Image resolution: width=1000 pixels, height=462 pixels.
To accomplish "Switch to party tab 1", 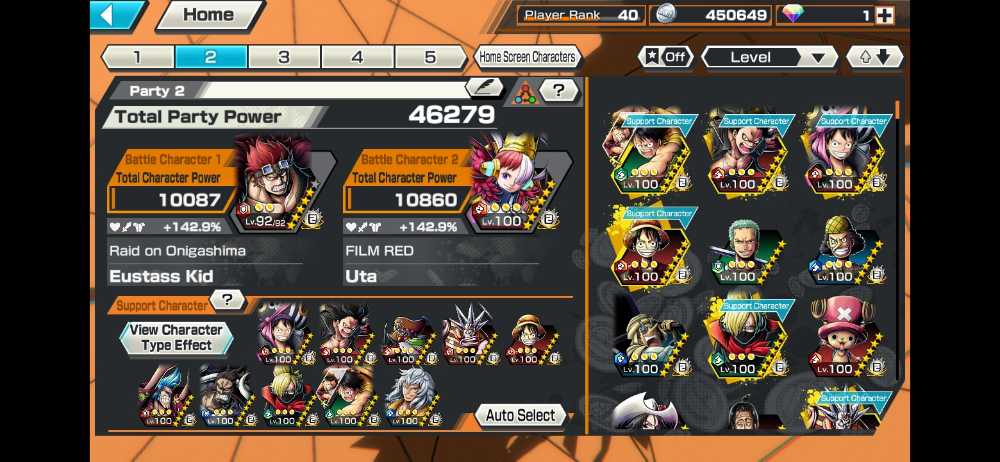I will point(137,57).
